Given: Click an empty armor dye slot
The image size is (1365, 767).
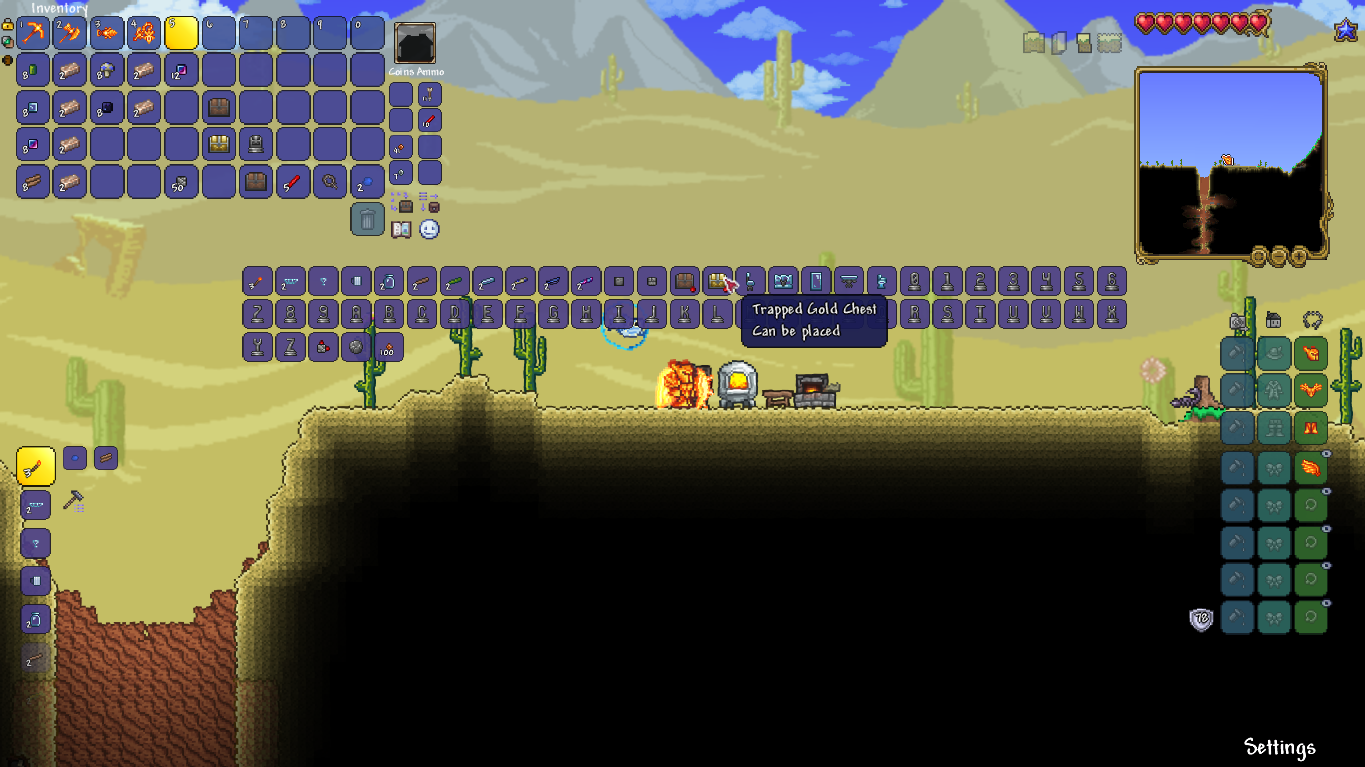Looking at the screenshot, I should pyautogui.click(x=1237, y=352).
